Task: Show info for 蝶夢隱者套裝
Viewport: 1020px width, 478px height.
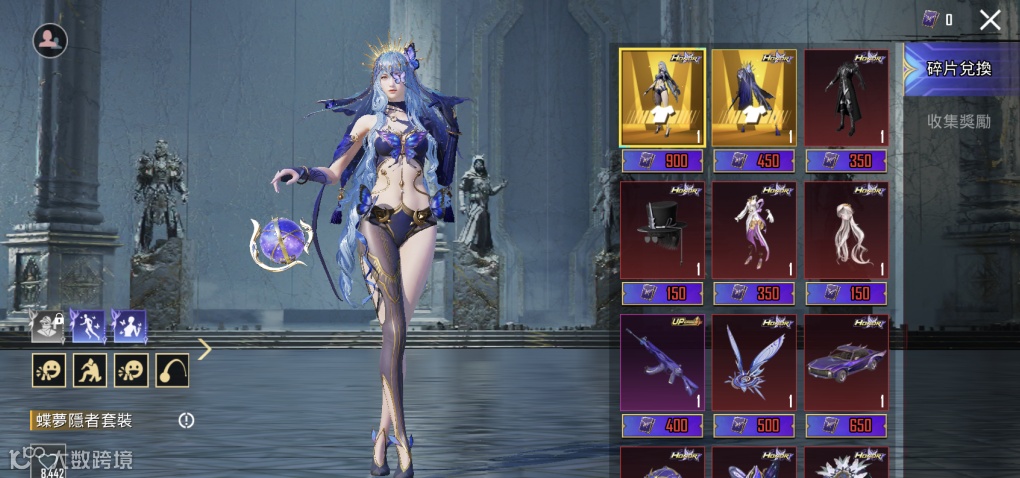Action: click(186, 420)
